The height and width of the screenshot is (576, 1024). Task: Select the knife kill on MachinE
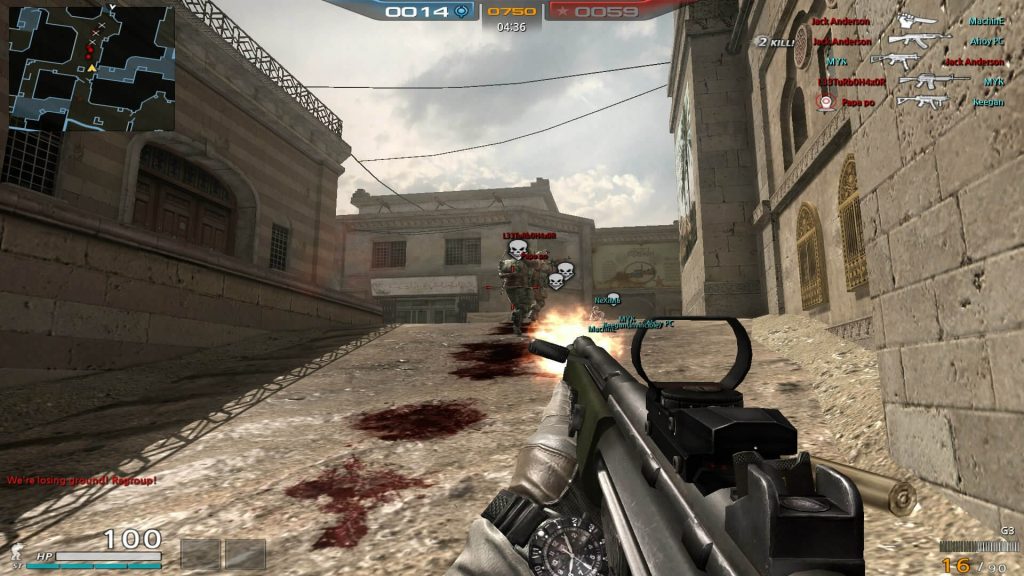(916, 21)
